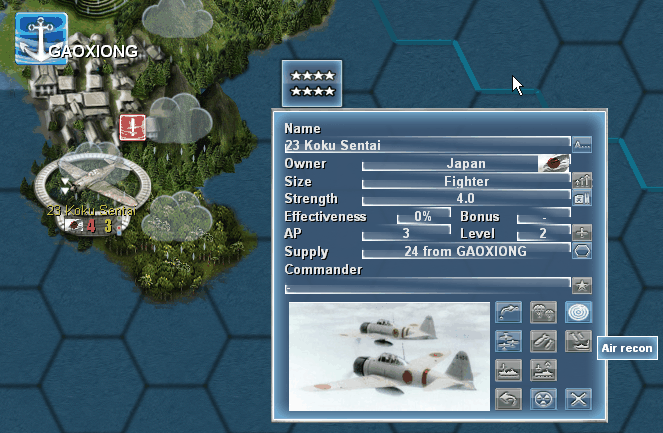Click the reinforce strength icon button
The width and height of the screenshot is (663, 433).
tap(582, 198)
